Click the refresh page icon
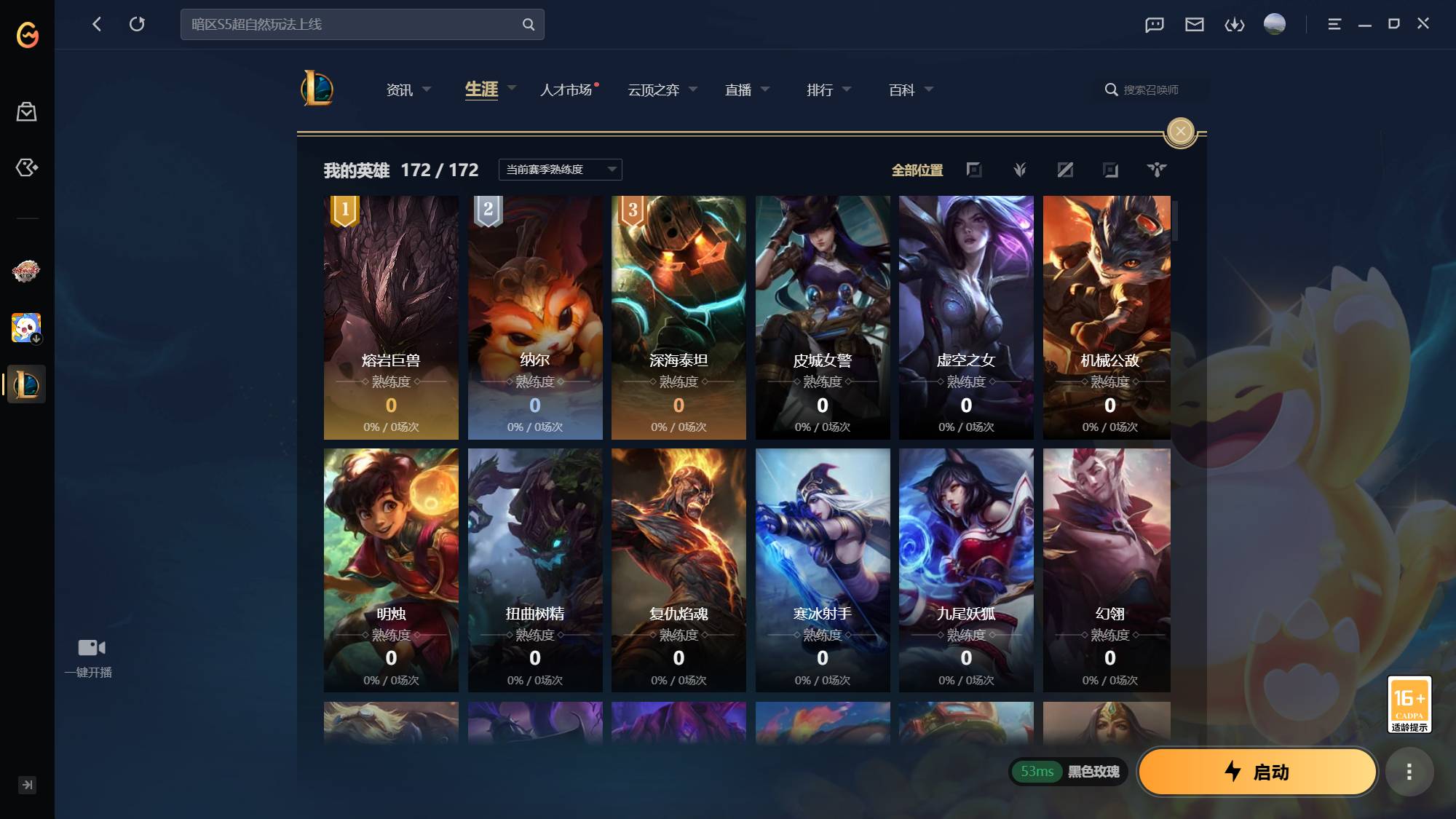The height and width of the screenshot is (819, 1456). coord(138,23)
